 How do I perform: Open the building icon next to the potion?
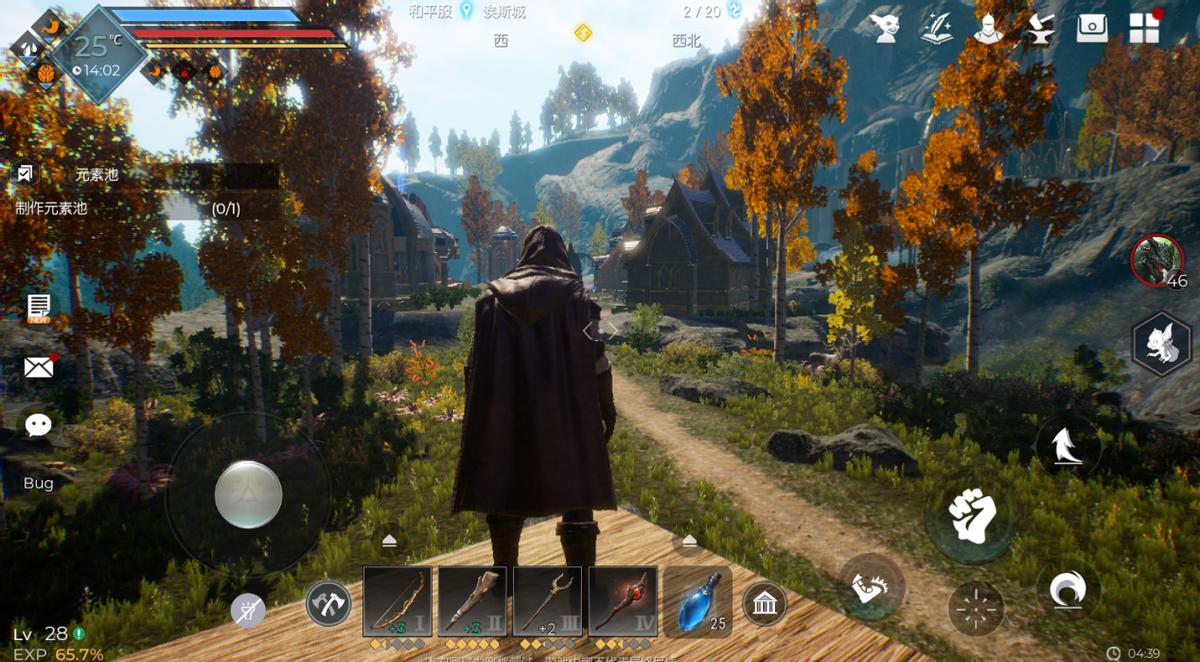click(x=765, y=604)
